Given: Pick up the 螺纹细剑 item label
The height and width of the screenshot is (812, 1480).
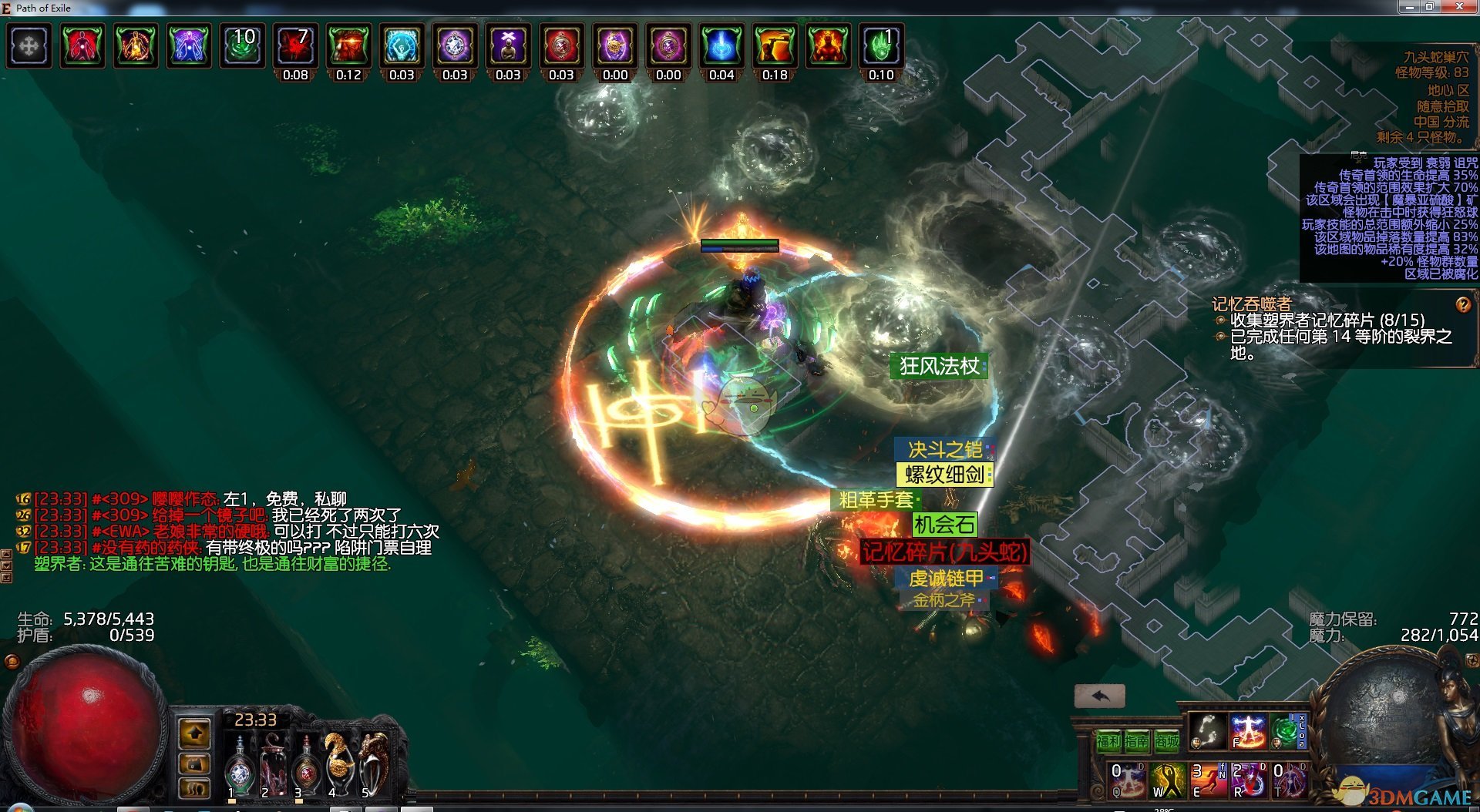Looking at the screenshot, I should click(x=944, y=475).
